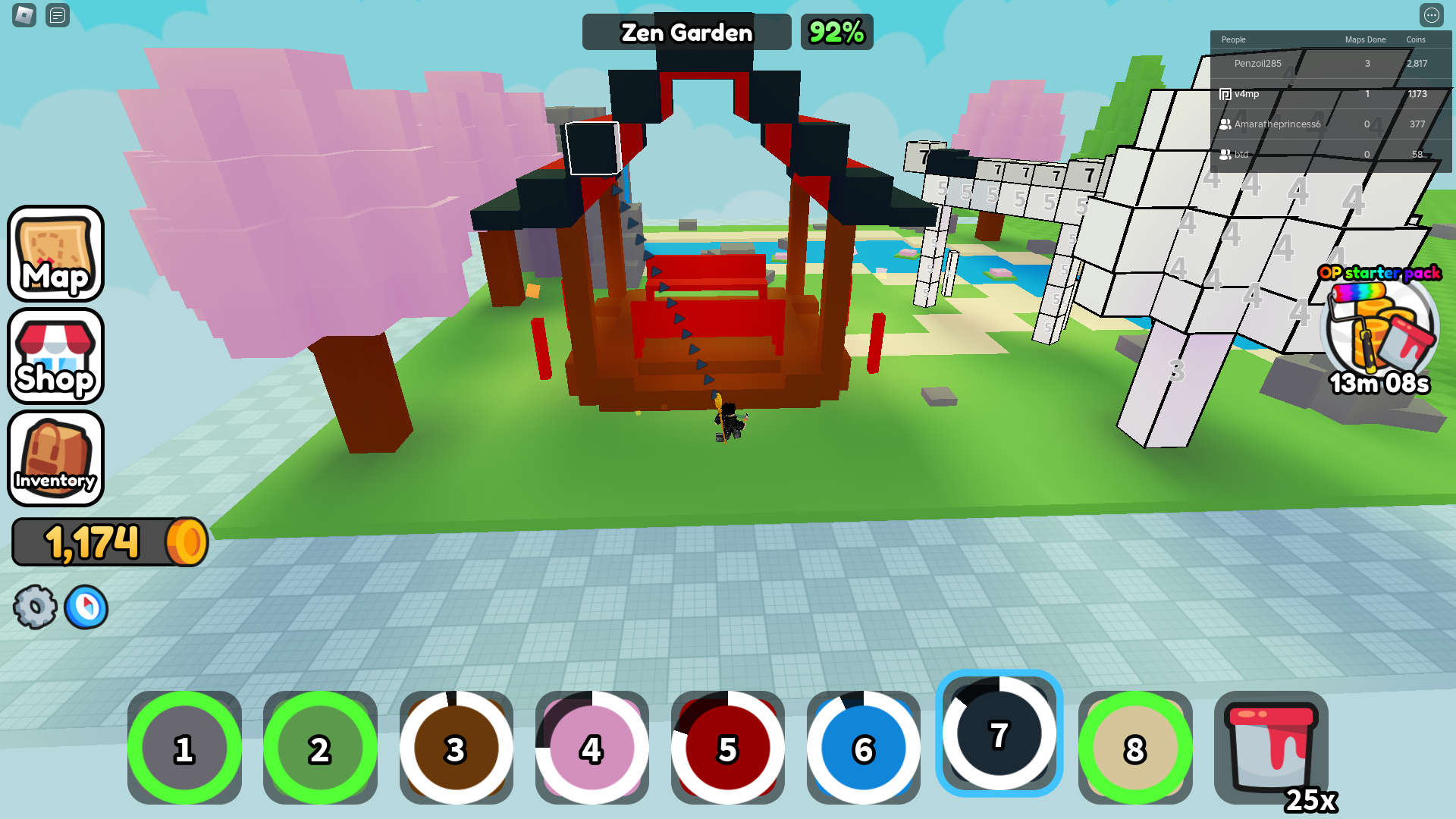Select dark red paint color 5
The image size is (1456, 819).
727,748
